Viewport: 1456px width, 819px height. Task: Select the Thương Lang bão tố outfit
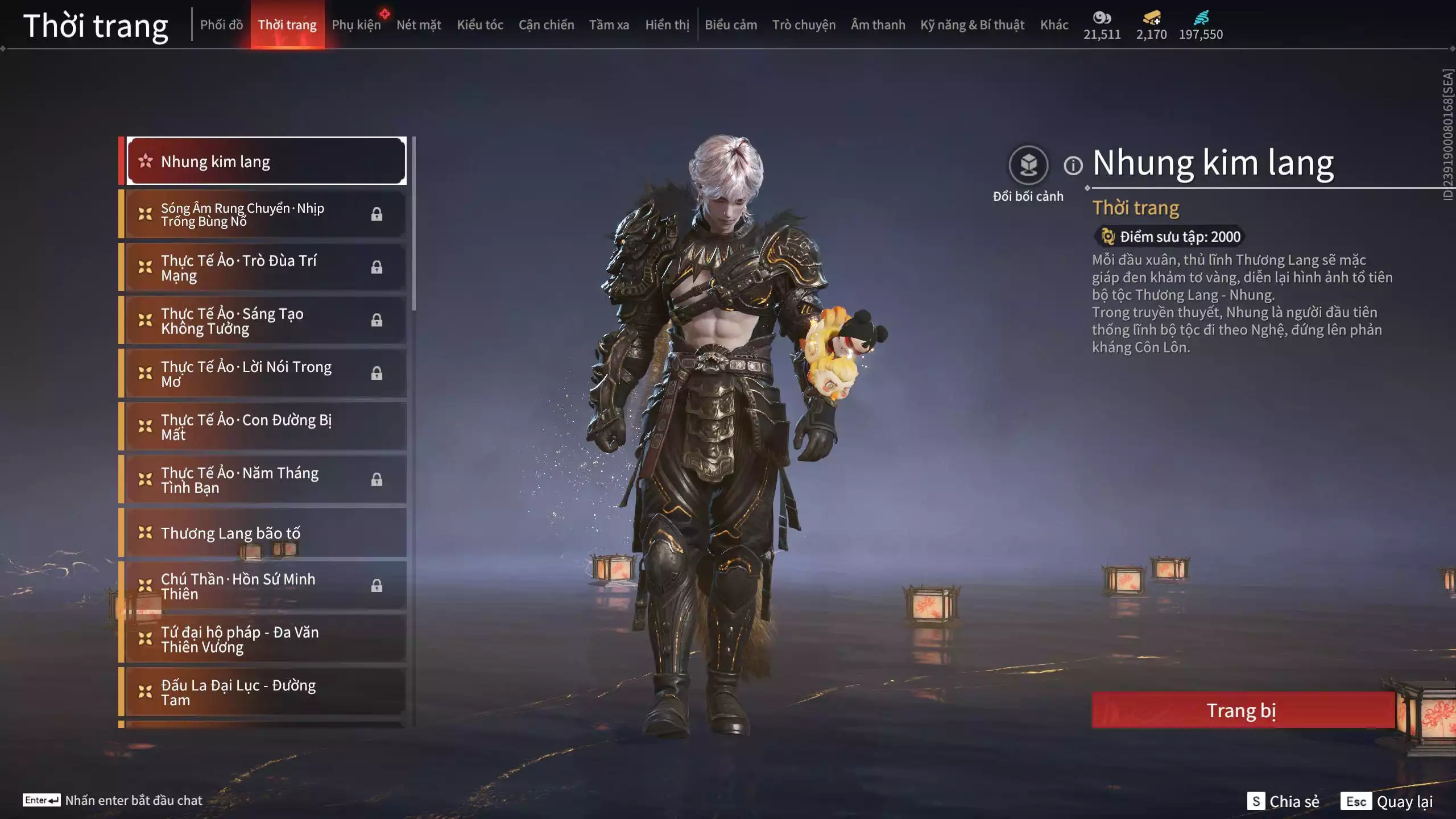pyautogui.click(x=265, y=533)
